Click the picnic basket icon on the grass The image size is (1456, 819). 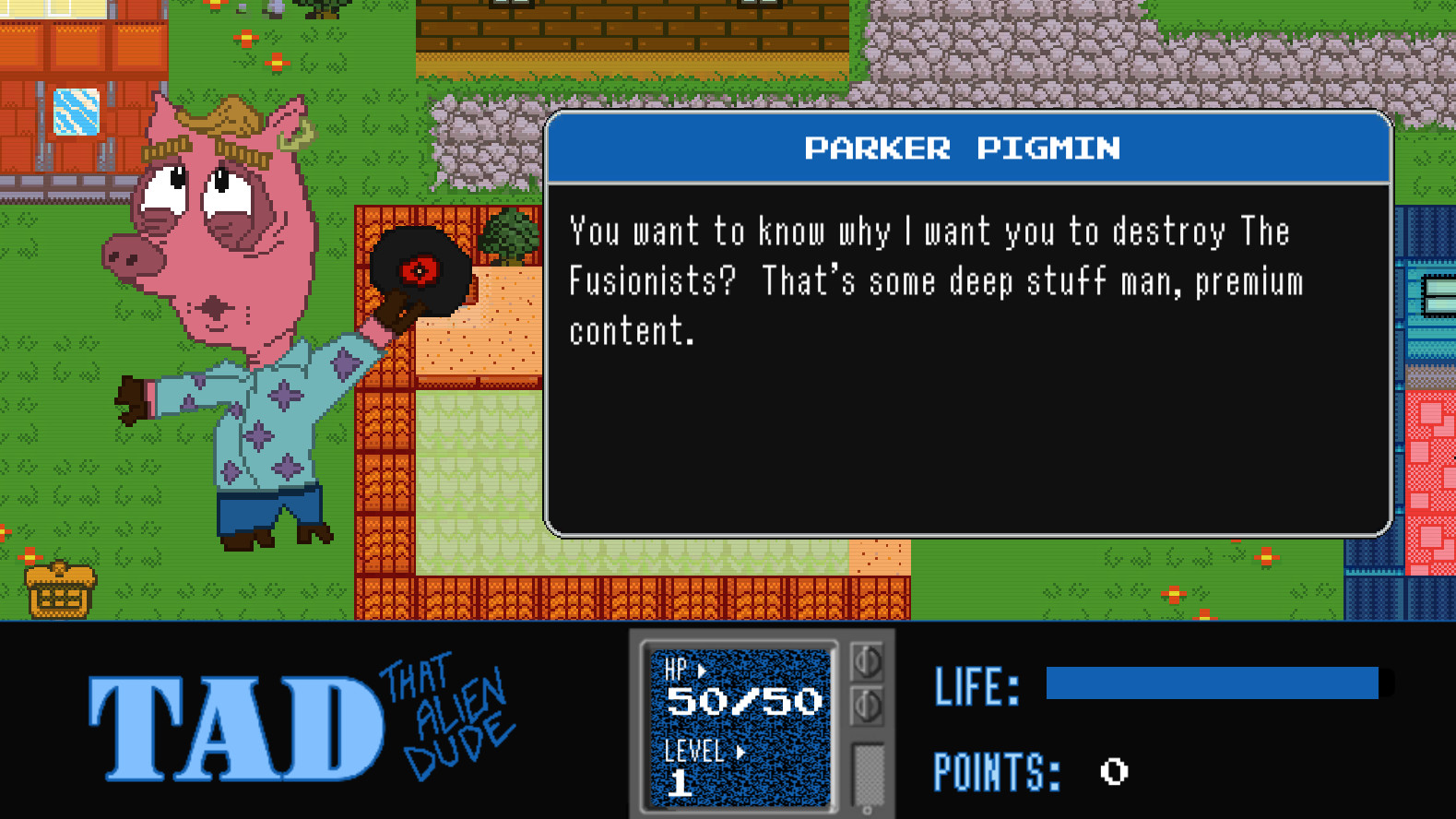59,590
